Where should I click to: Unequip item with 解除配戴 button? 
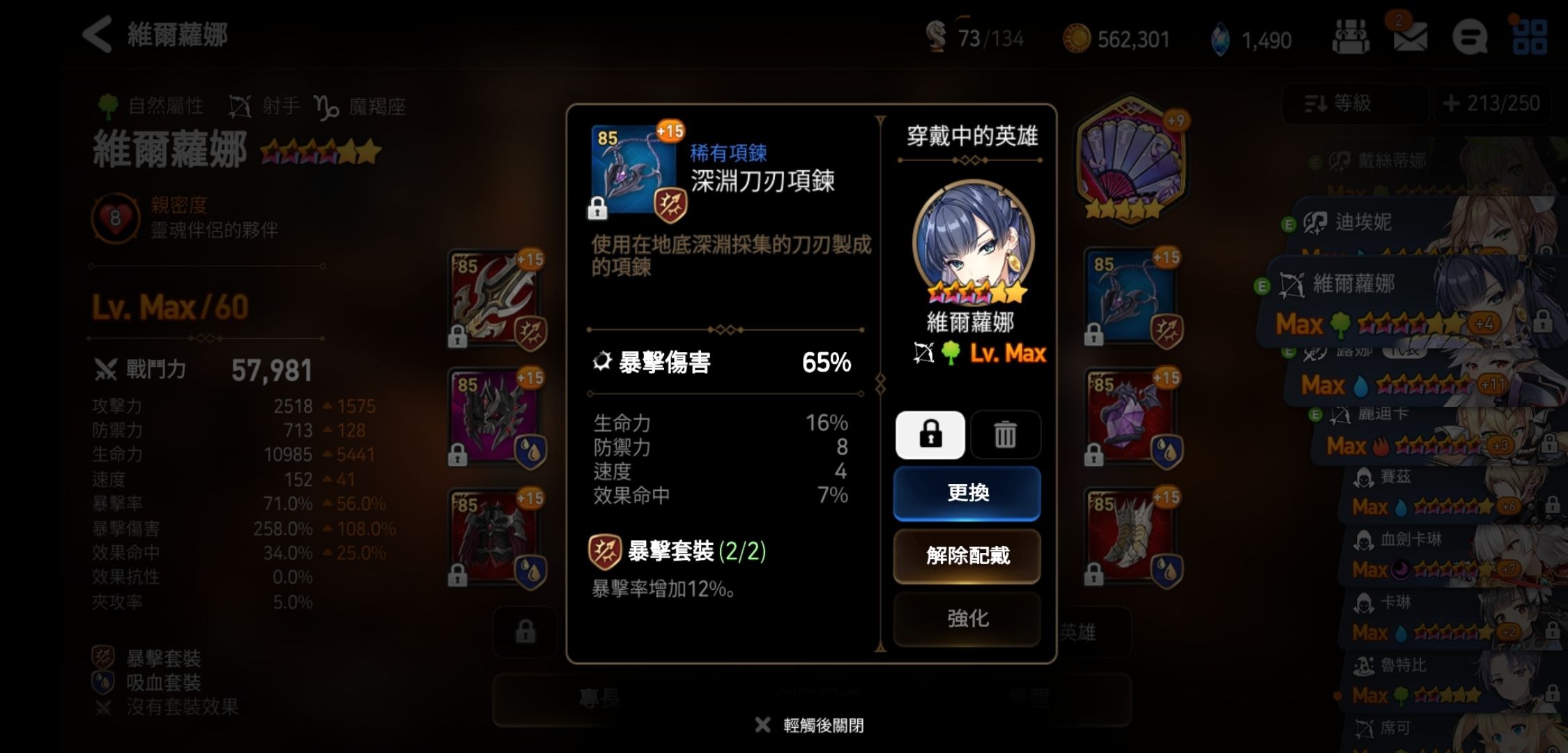[967, 556]
